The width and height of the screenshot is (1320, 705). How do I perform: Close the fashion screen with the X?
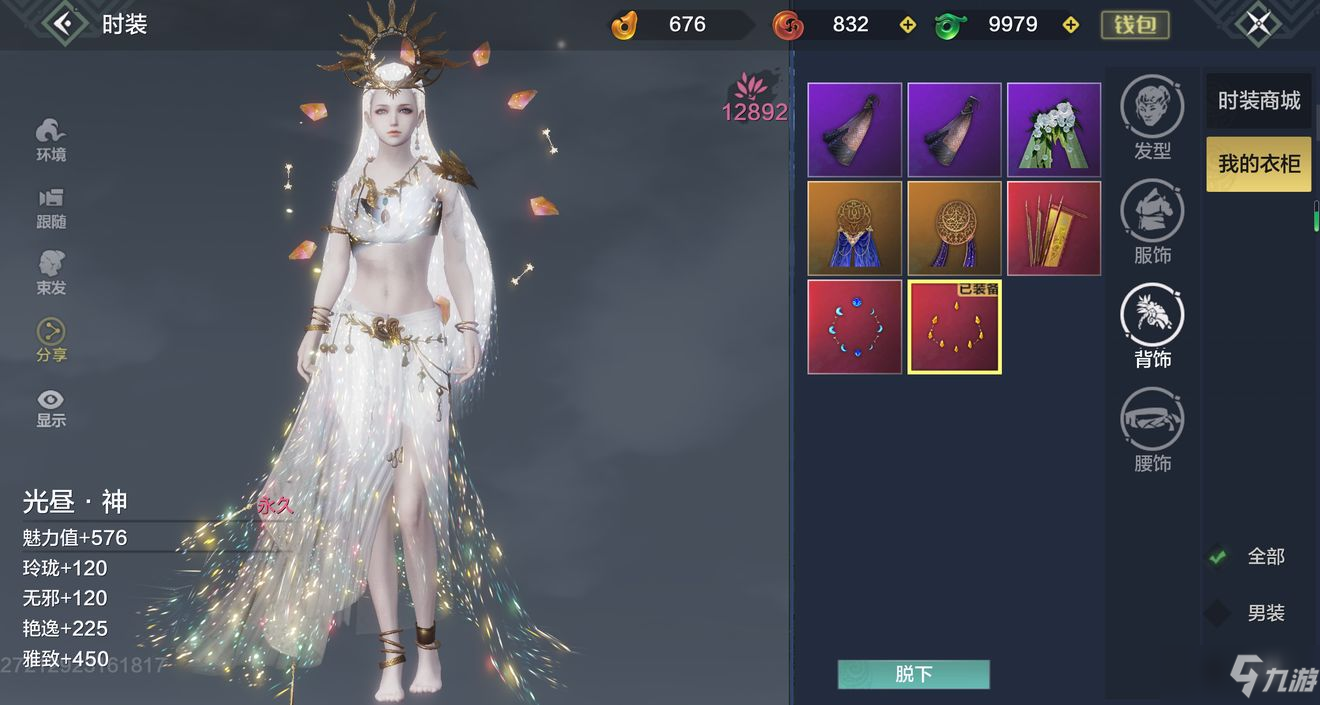pyautogui.click(x=1258, y=24)
